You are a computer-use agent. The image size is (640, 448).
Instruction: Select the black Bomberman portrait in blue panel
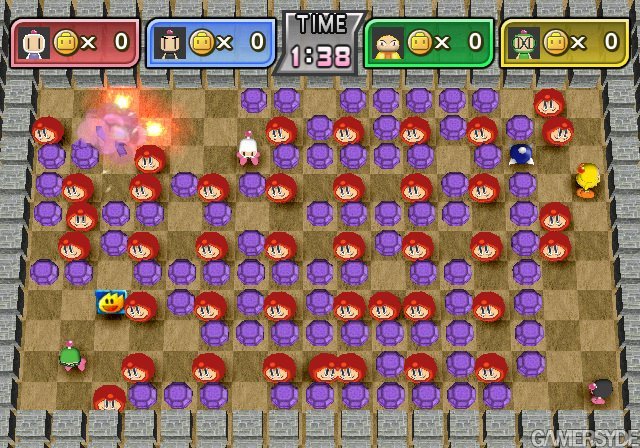(169, 42)
